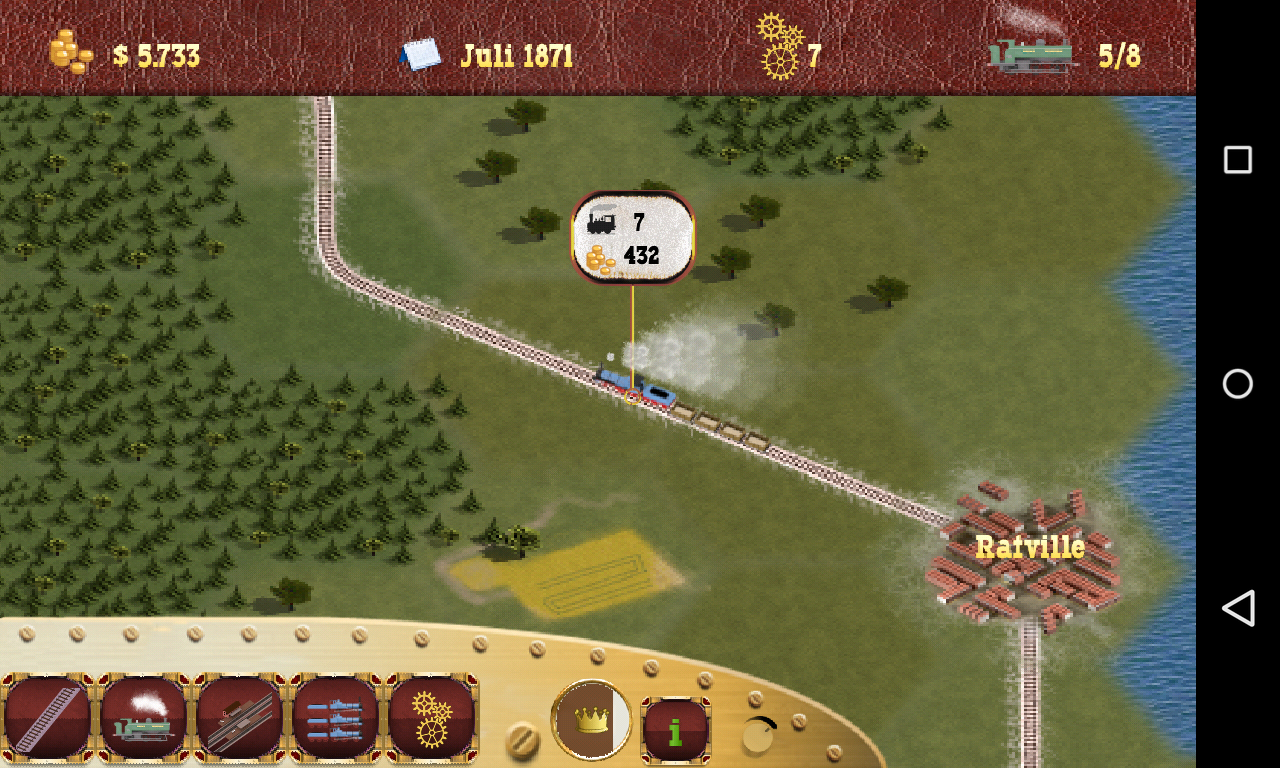Open the locomotive purchase panel
The width and height of the screenshot is (1280, 768).
[x=143, y=718]
